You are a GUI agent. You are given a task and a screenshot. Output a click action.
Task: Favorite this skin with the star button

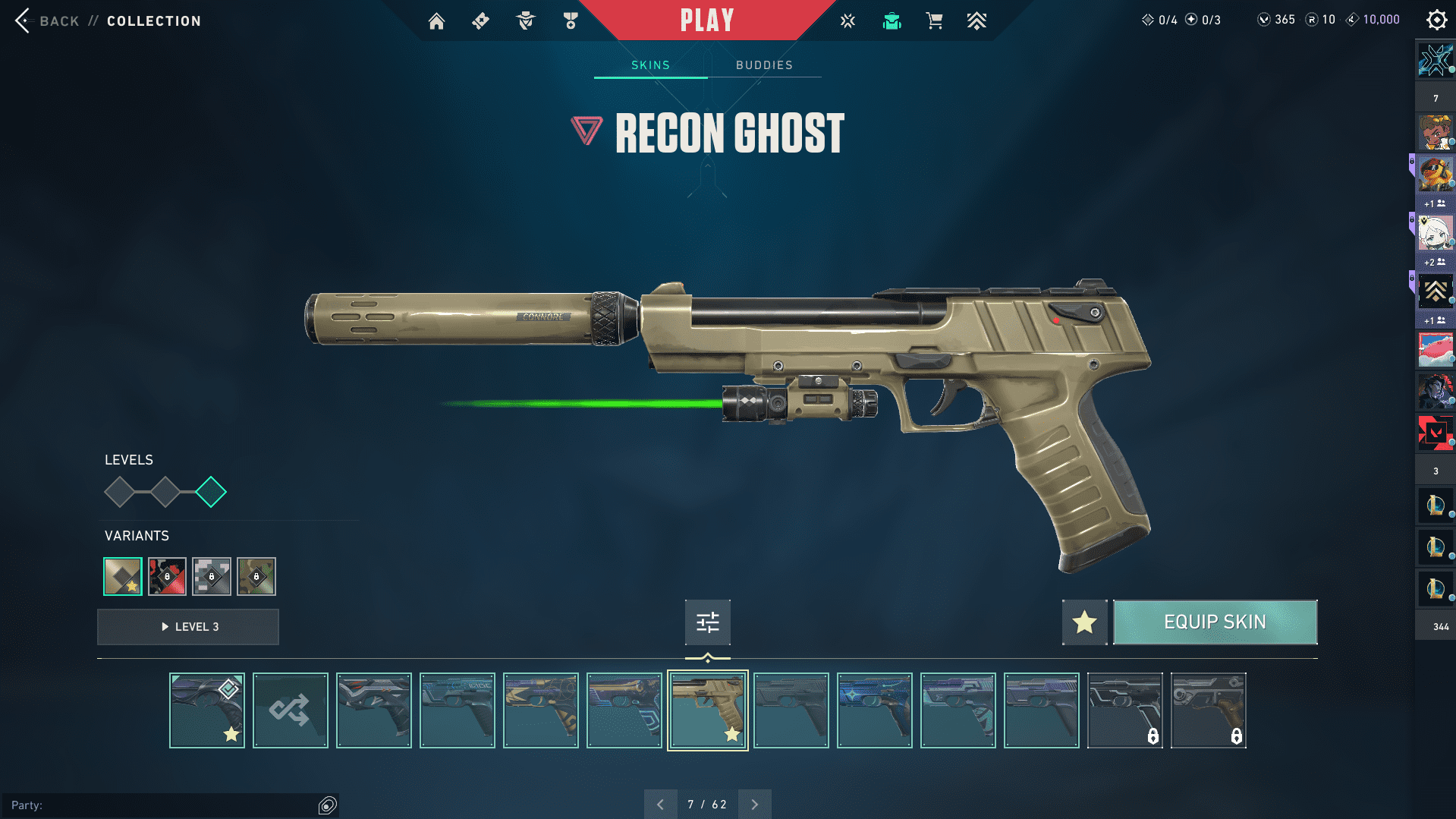click(1084, 622)
